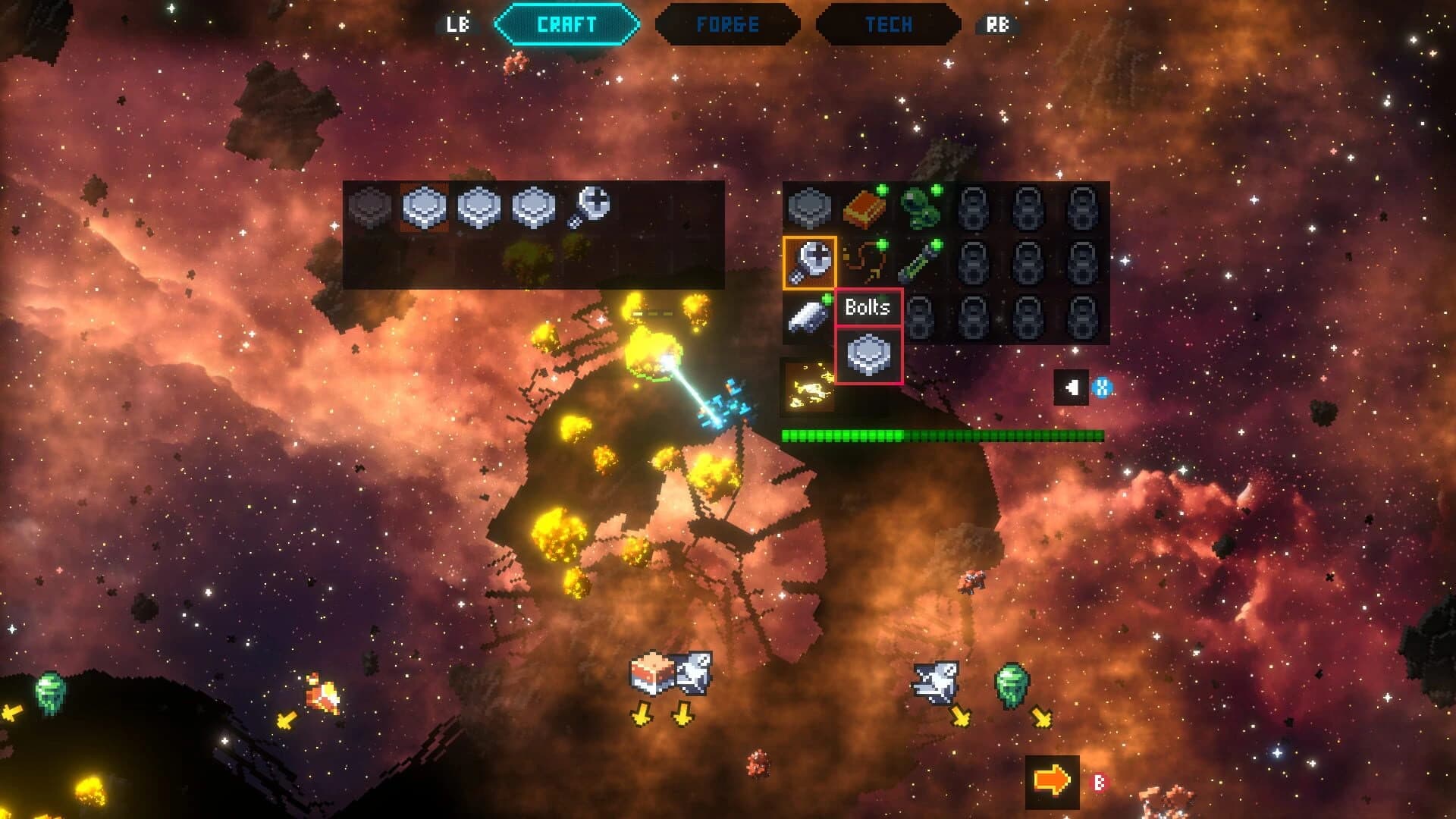
Task: Switch to the FORGE tab
Action: 728,23
